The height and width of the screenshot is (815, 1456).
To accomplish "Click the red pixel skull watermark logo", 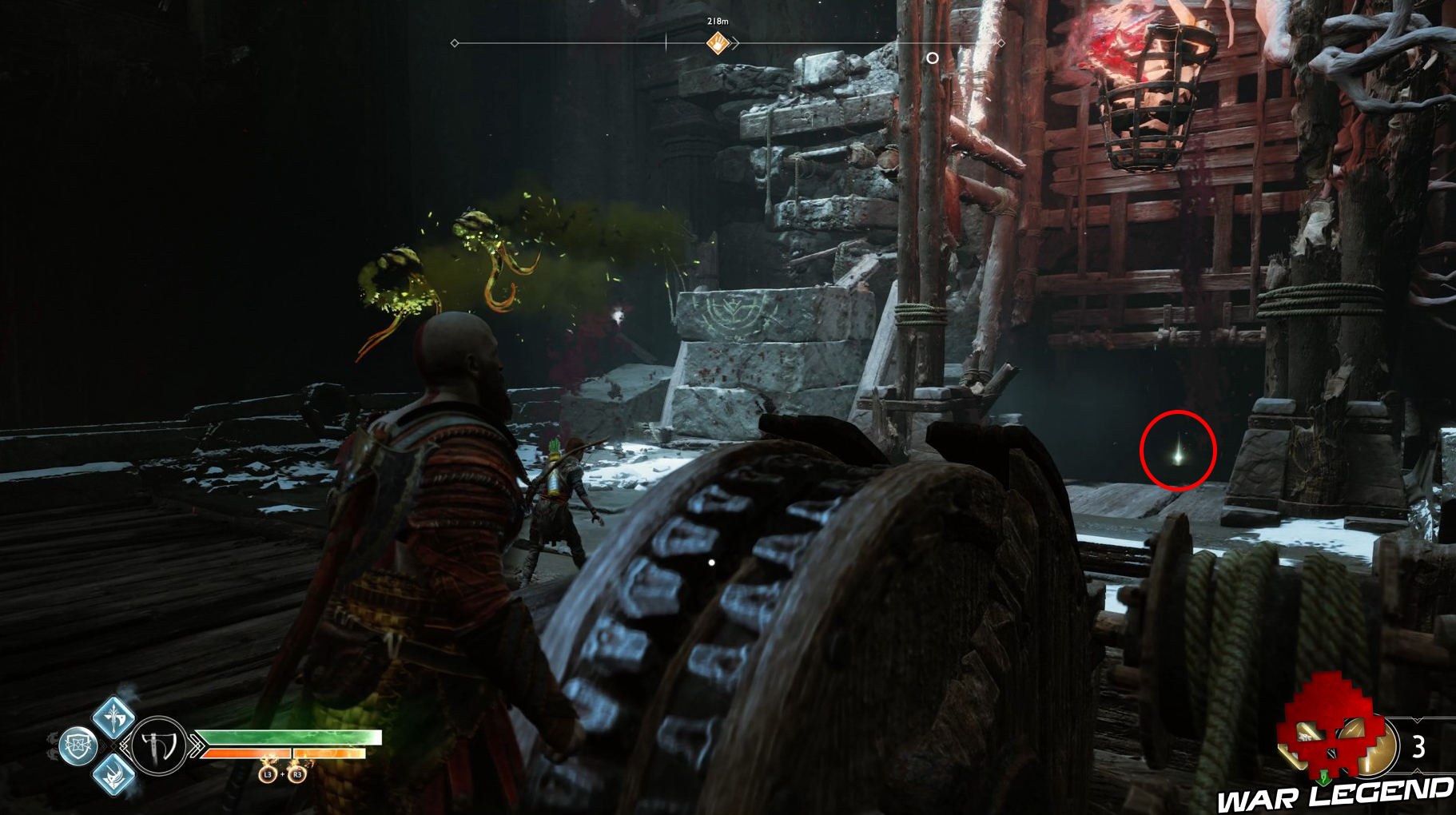I will [x=1331, y=731].
